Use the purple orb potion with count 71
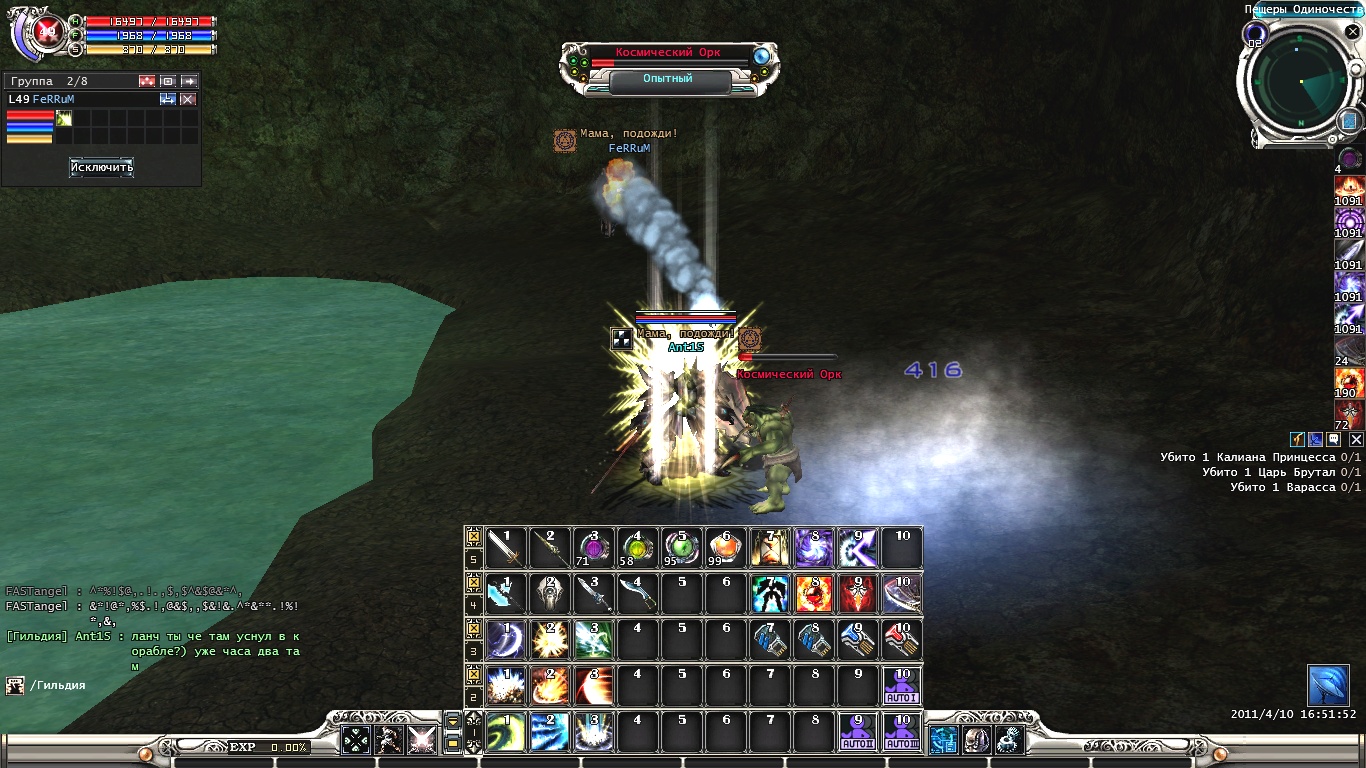Viewport: 1366px width, 768px height. (x=594, y=548)
